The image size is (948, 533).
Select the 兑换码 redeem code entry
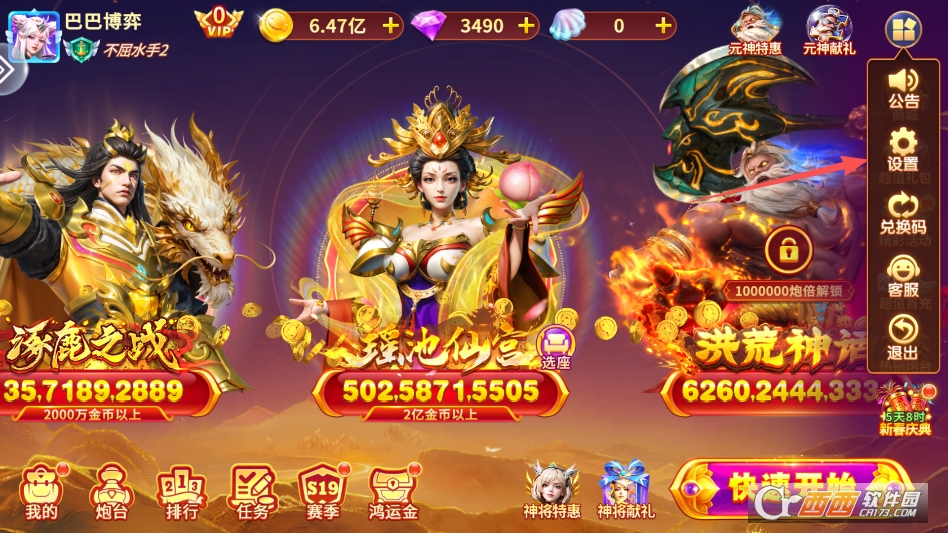point(902,213)
